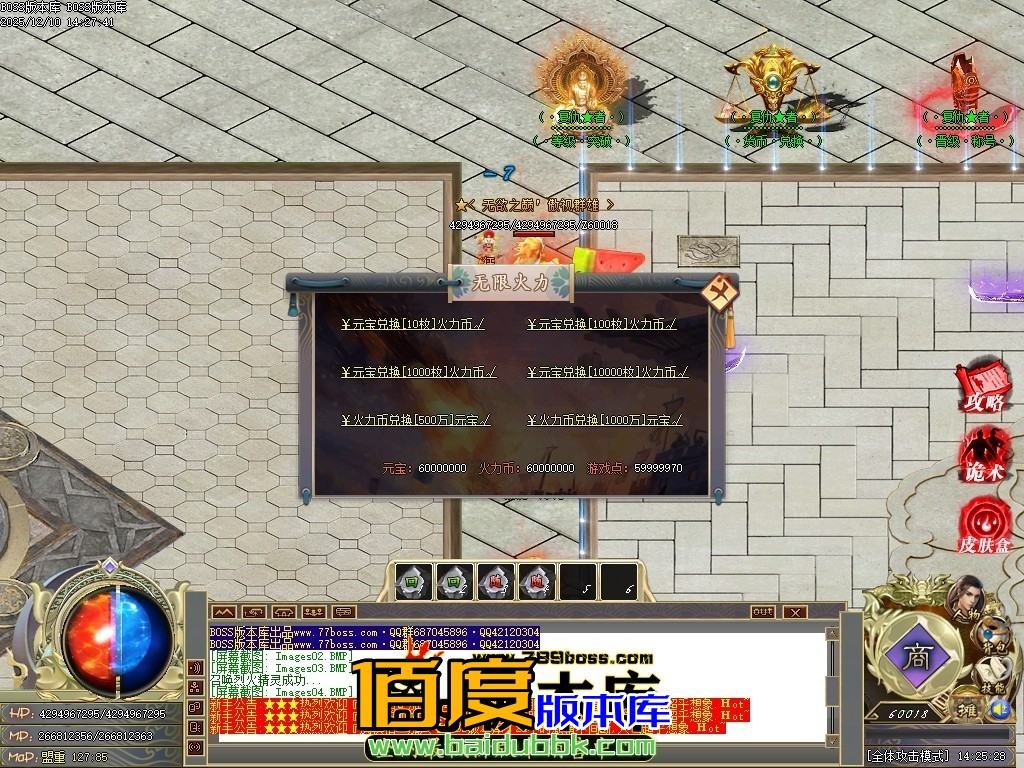
Task: Choose the 10000 firepower coins exchange
Action: click(x=607, y=372)
